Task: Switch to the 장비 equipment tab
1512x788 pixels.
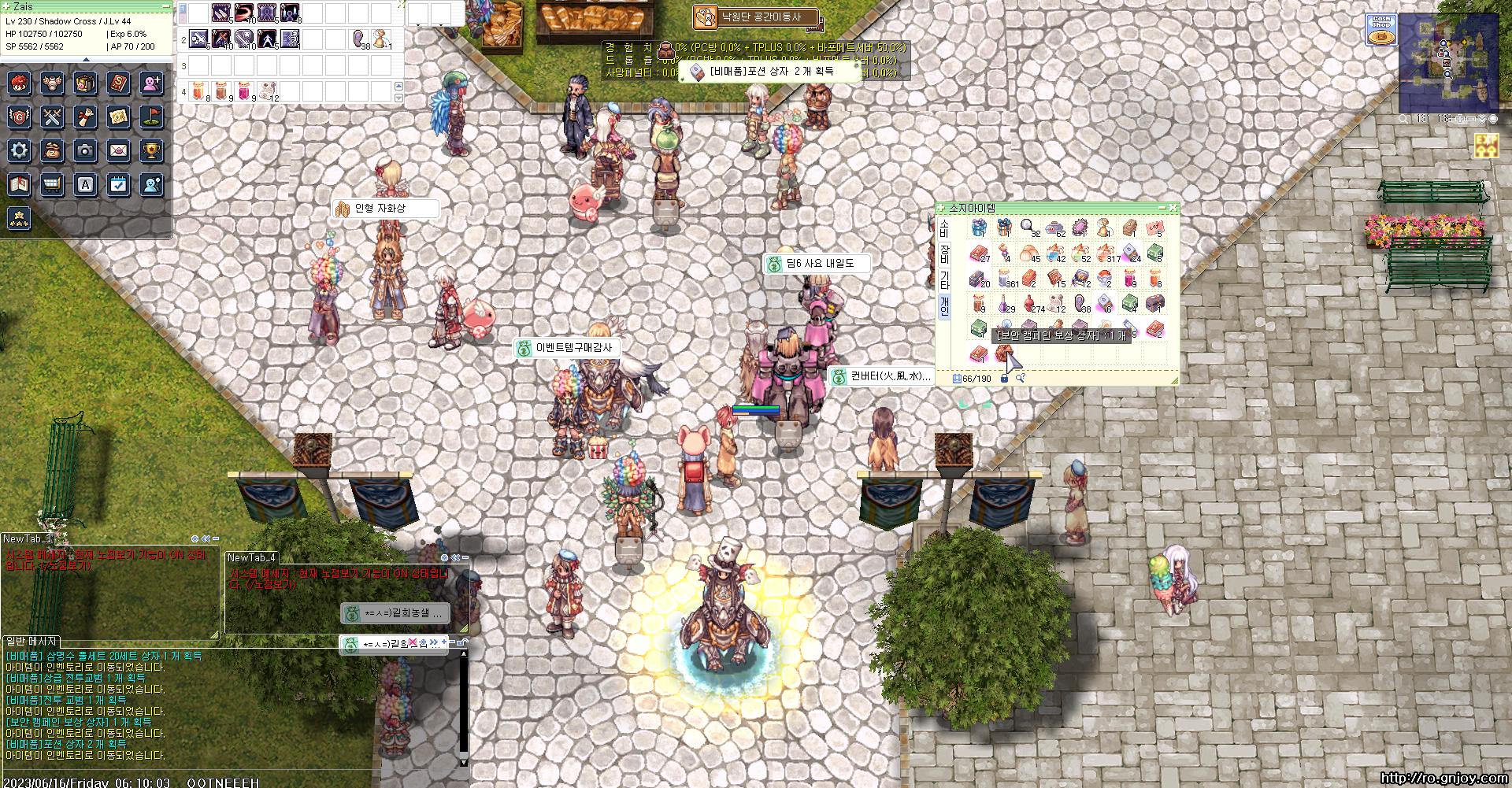Action: point(944,253)
